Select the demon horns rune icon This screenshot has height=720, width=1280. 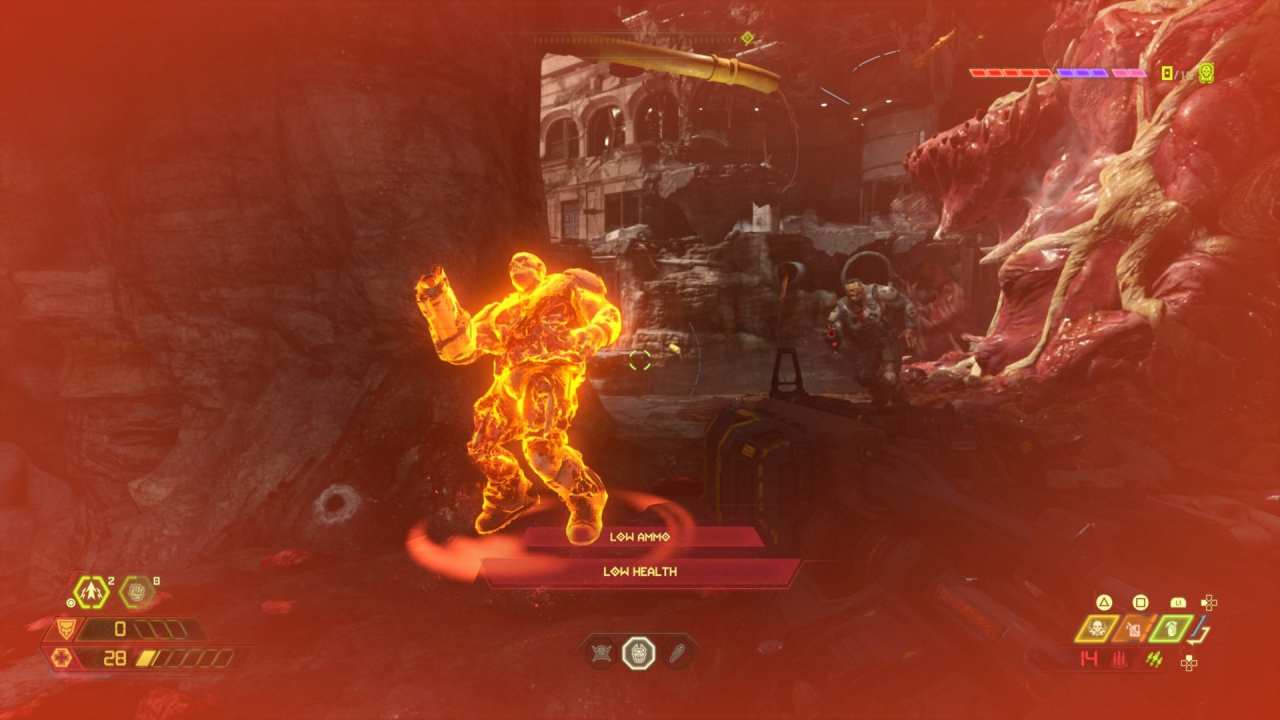600,652
